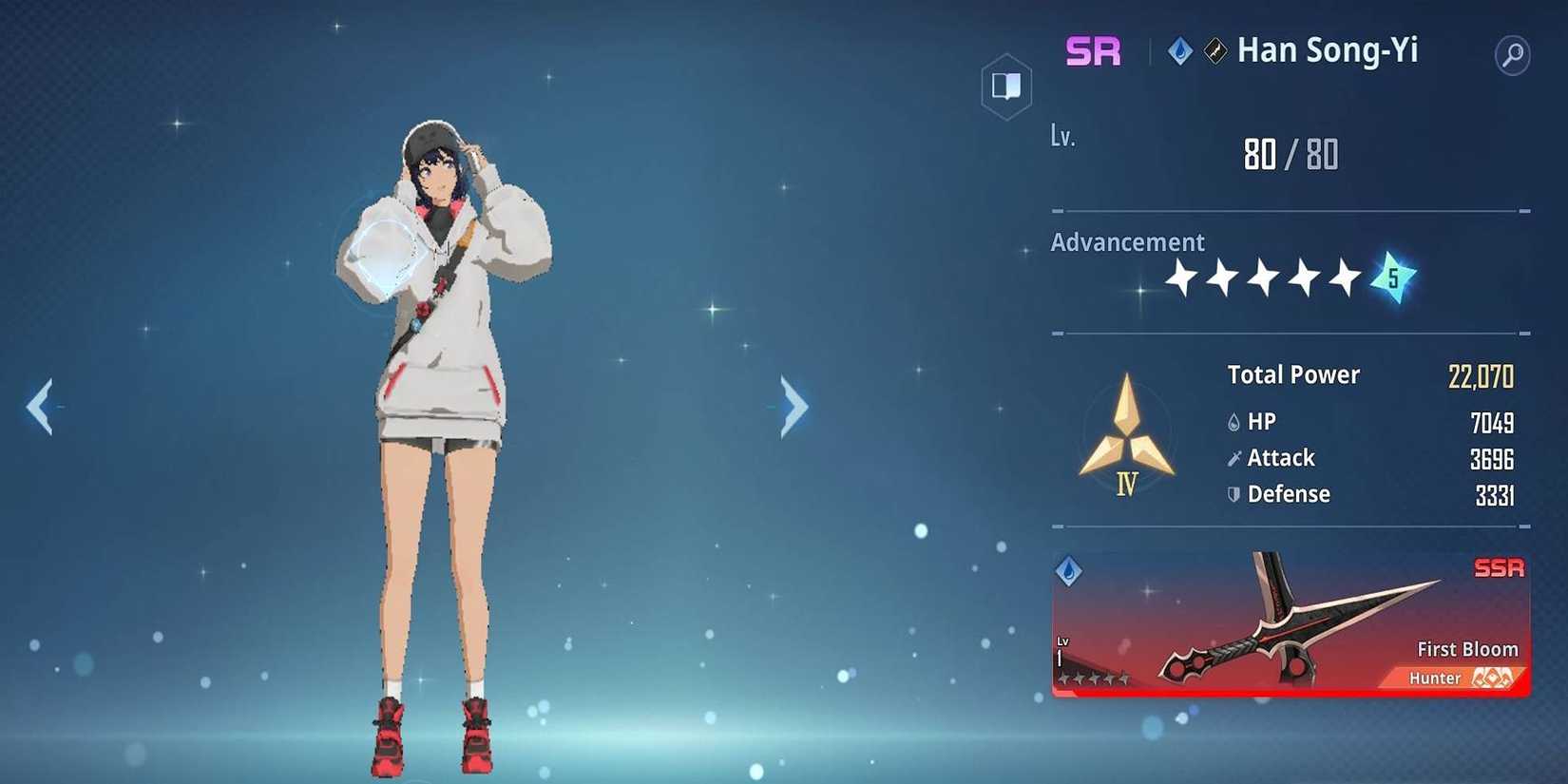1568x784 pixels.
Task: Select the Water element icon beside the SR badge
Action: click(1178, 52)
